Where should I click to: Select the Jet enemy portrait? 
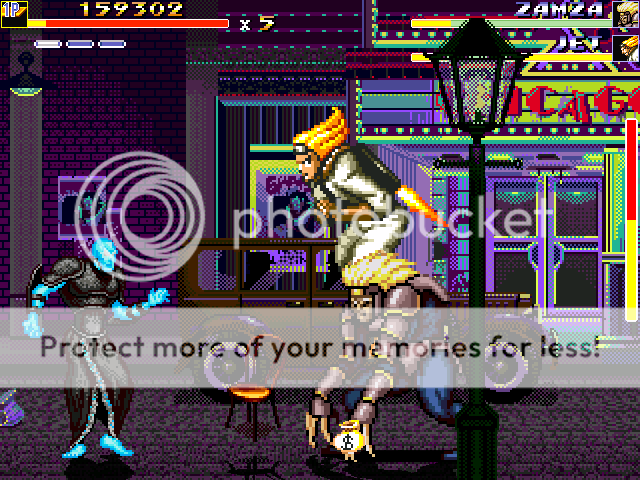(627, 47)
